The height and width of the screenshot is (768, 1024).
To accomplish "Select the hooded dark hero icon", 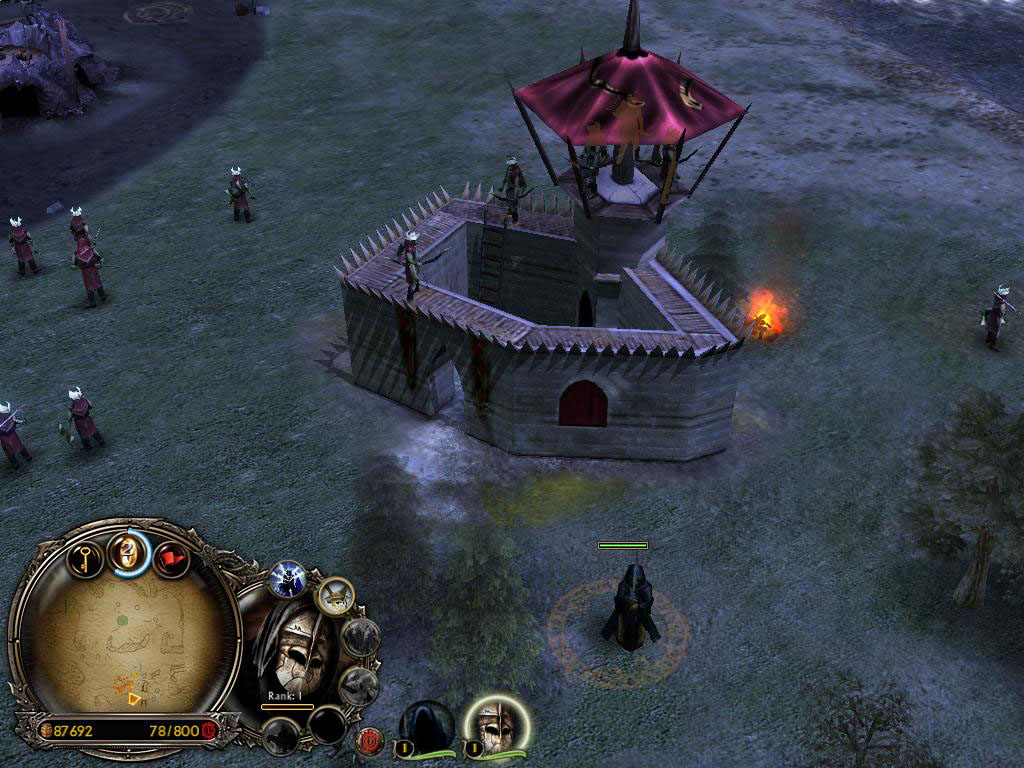I will (x=428, y=723).
